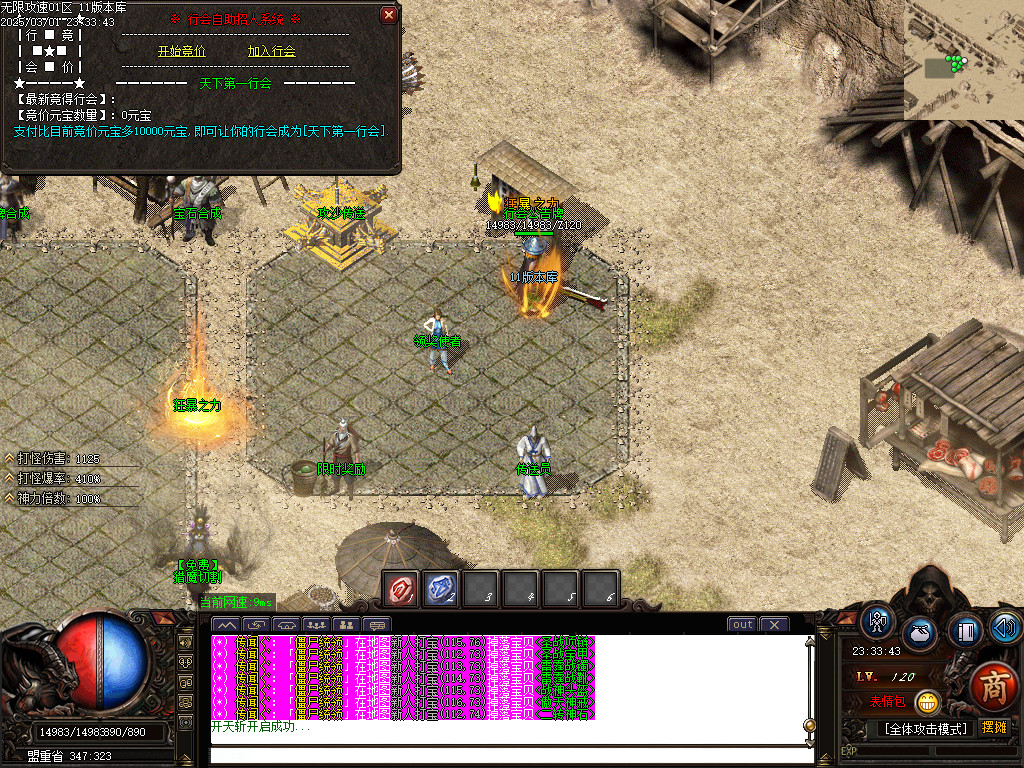
Task: Close the guild recruitment panel
Action: pyautogui.click(x=389, y=15)
